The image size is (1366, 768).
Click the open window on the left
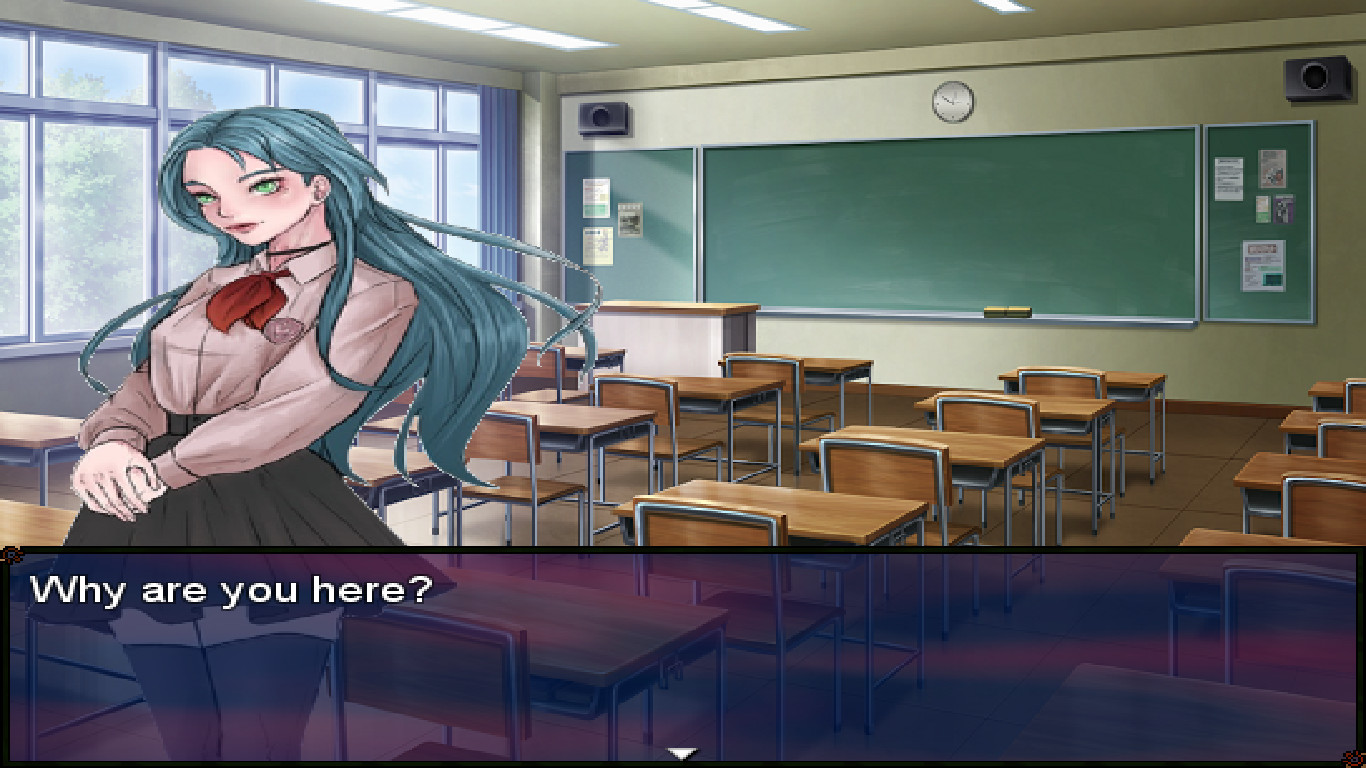coord(60,230)
